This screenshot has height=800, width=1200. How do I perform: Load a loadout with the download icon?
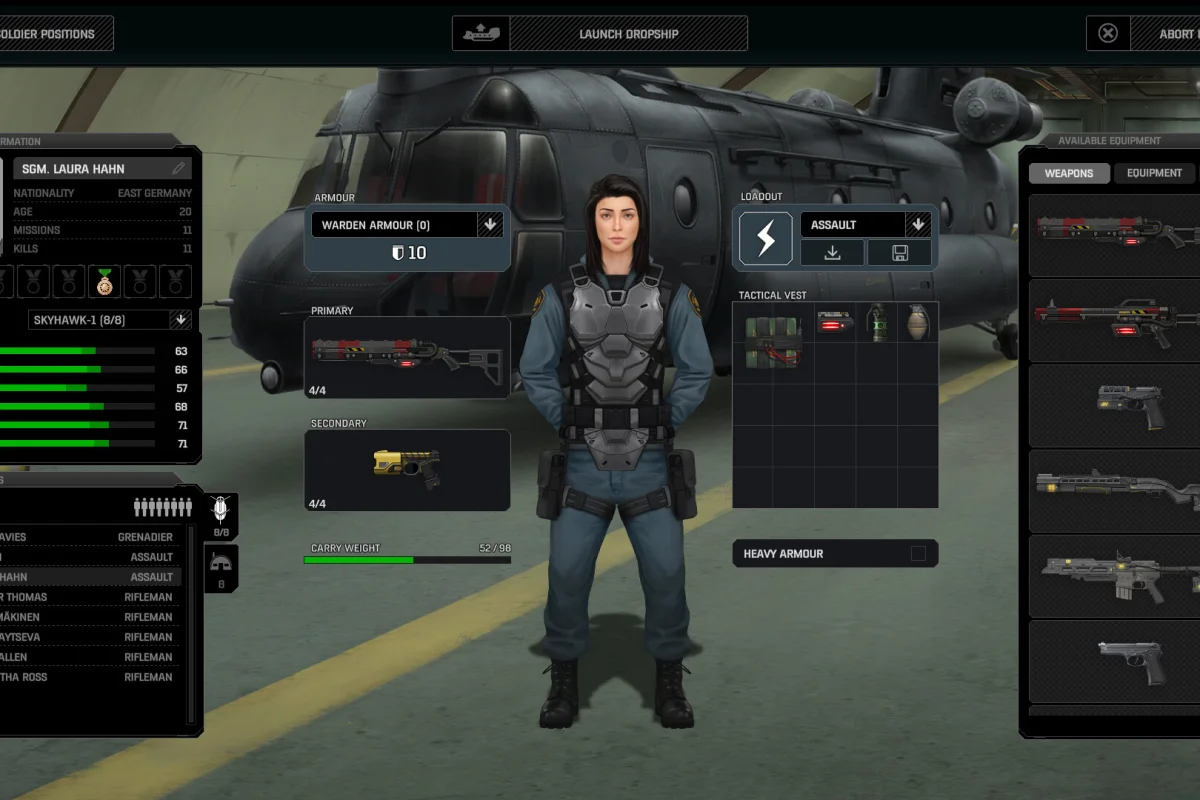pos(832,253)
